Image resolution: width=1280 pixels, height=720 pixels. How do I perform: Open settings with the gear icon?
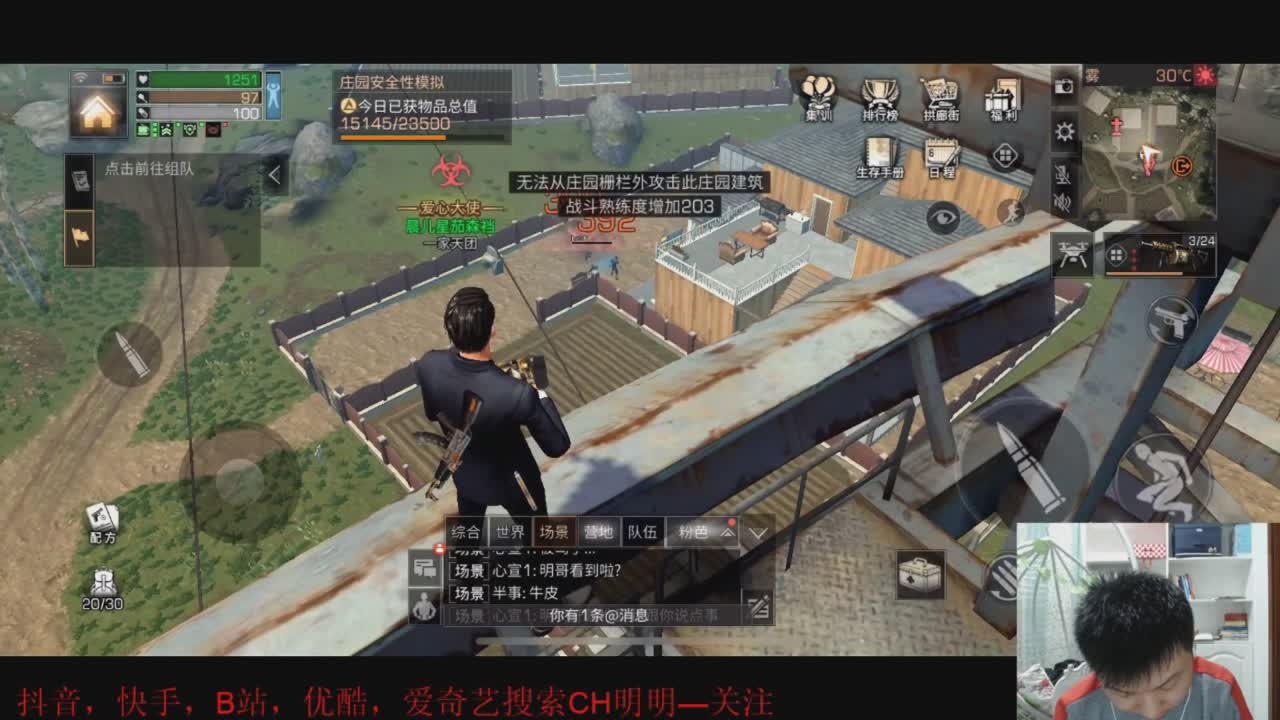(1065, 132)
